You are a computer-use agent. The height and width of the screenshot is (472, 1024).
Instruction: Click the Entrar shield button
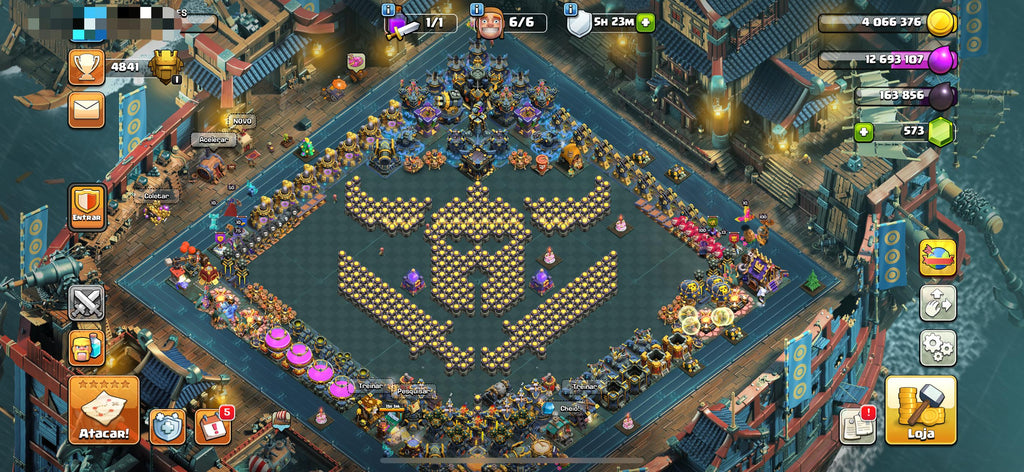point(87,206)
